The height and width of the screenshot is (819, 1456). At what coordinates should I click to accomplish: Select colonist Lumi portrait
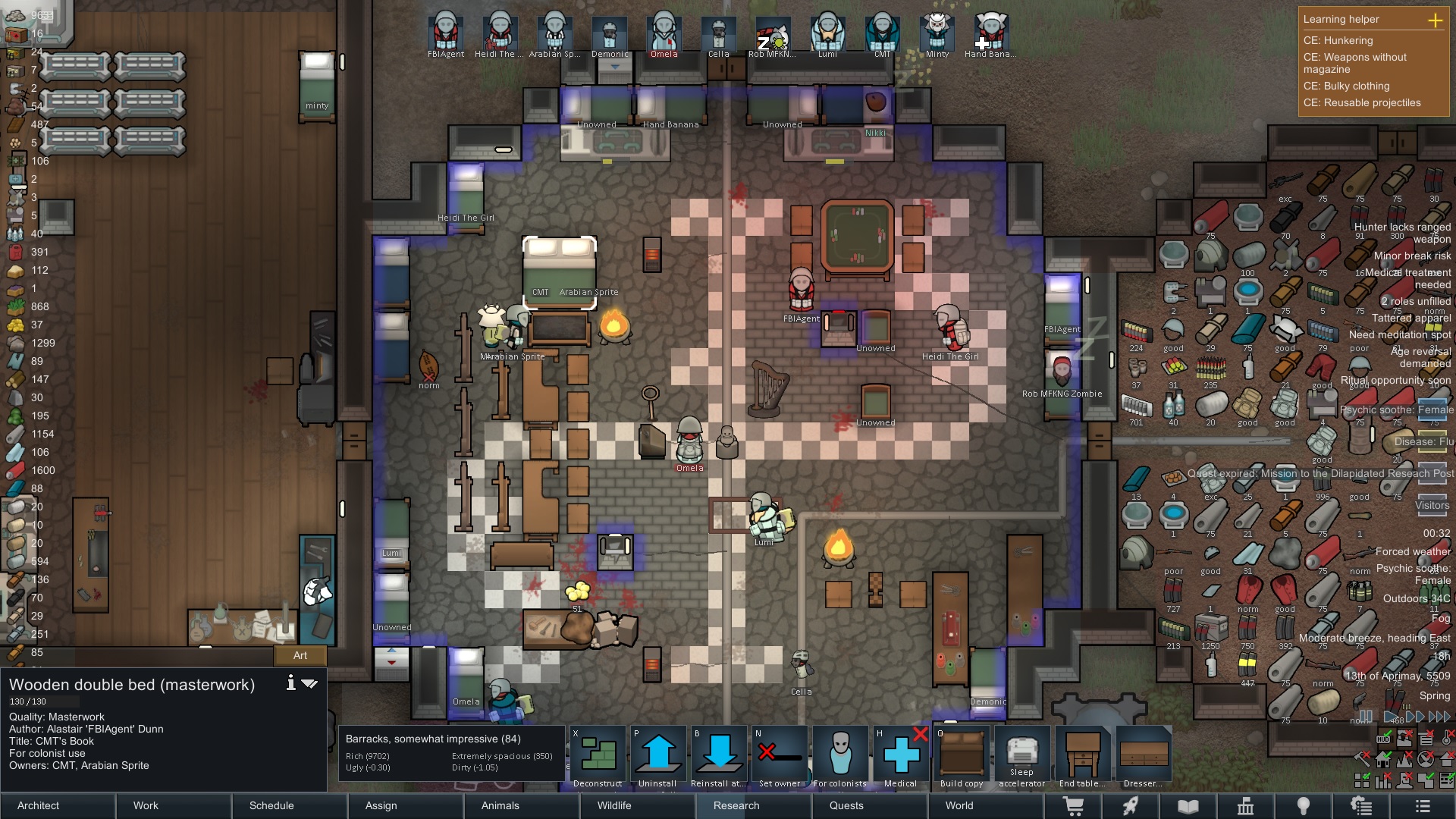click(827, 34)
